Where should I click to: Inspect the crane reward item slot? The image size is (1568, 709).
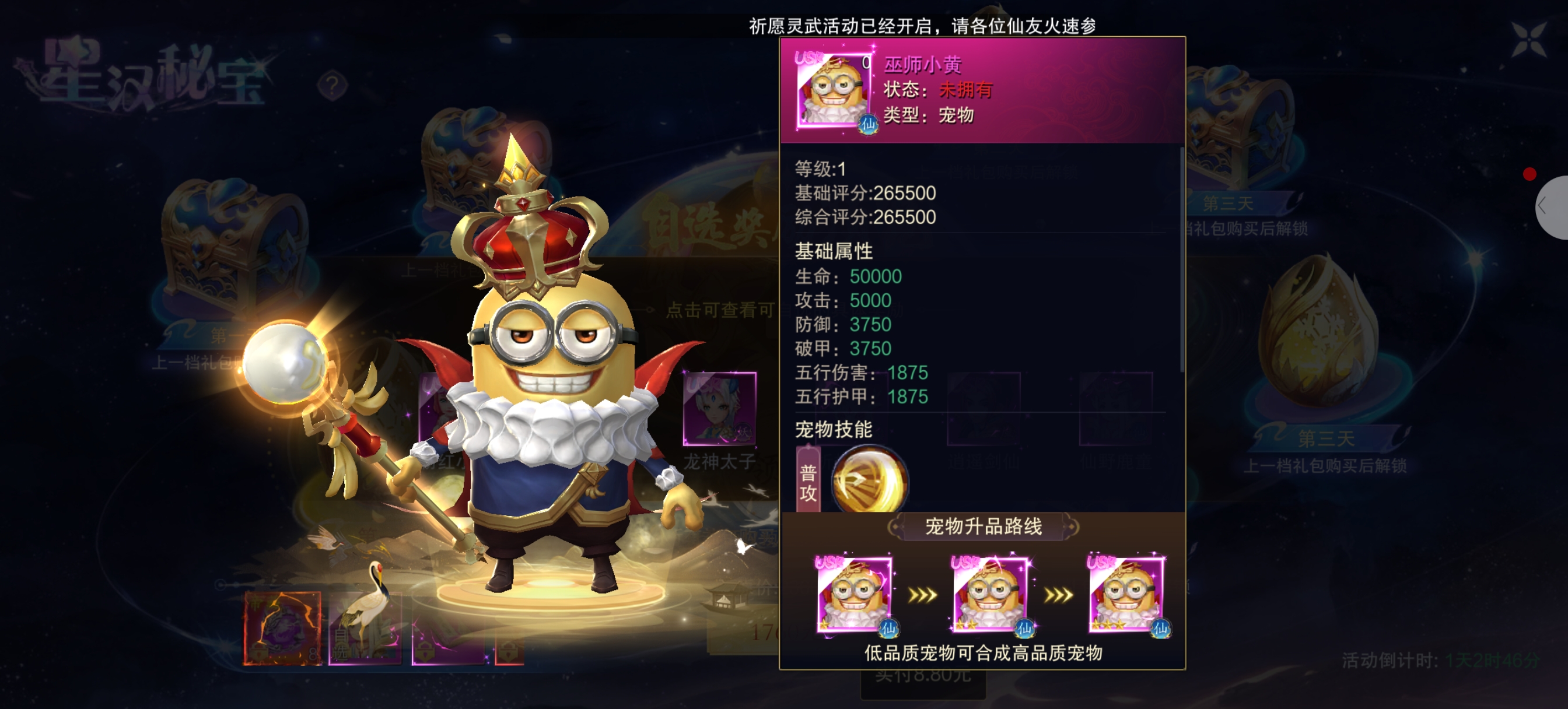point(365,628)
